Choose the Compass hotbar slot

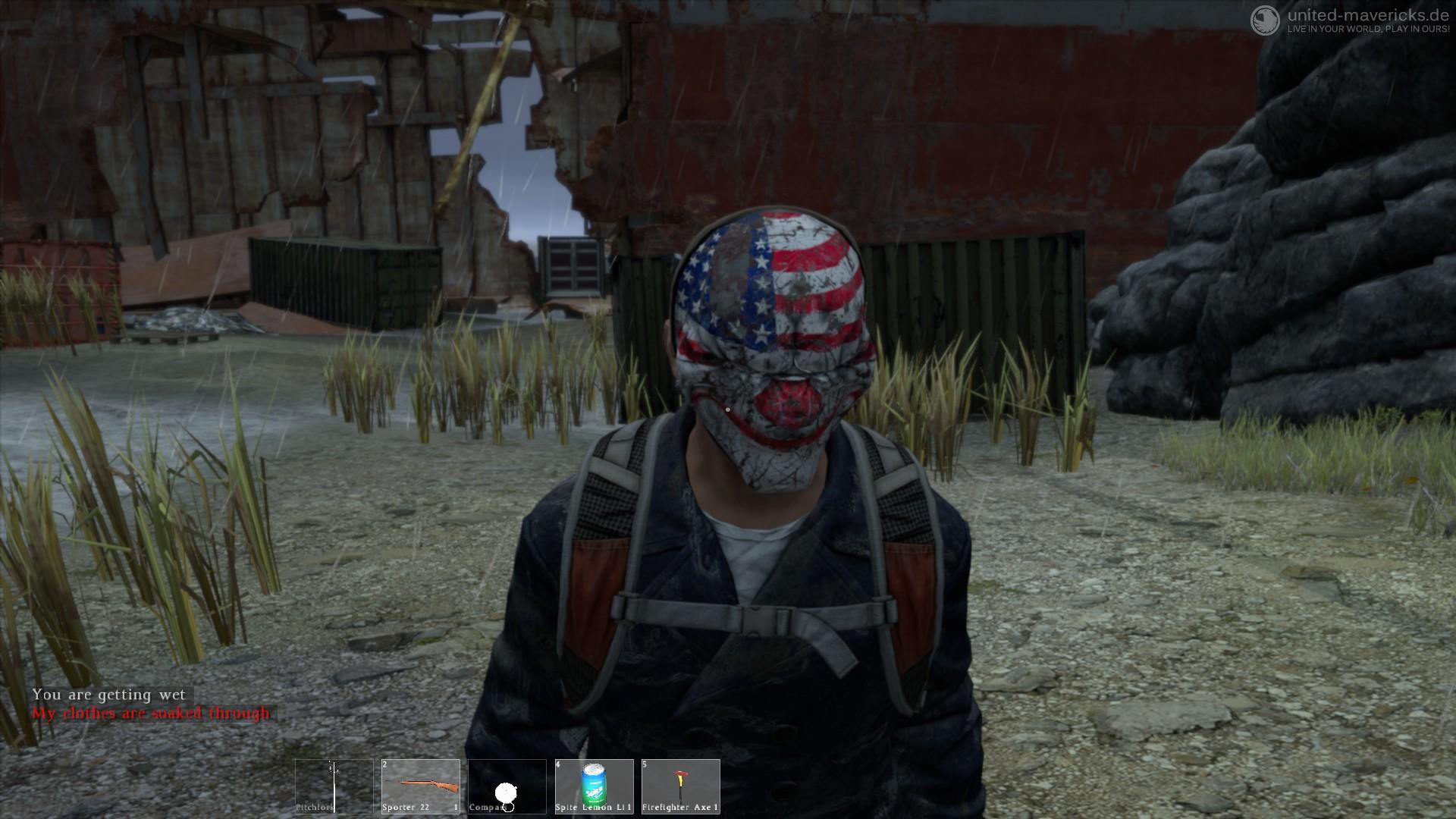click(507, 786)
